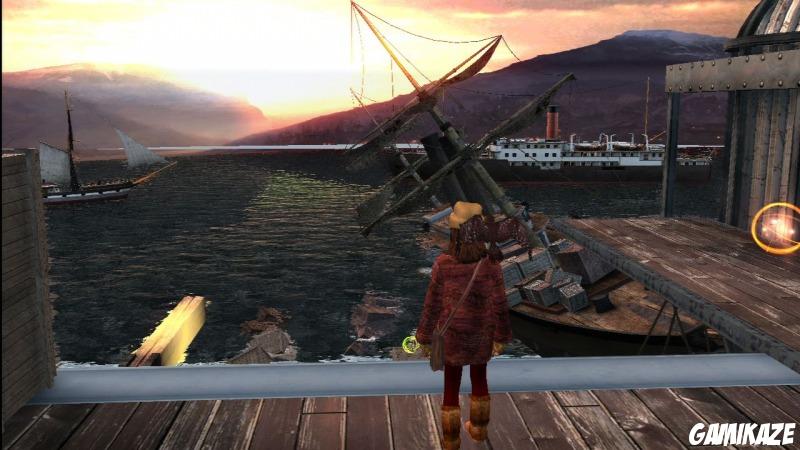Click the glowing orange interaction ring
Screen dimensions: 800x450
[778, 229]
